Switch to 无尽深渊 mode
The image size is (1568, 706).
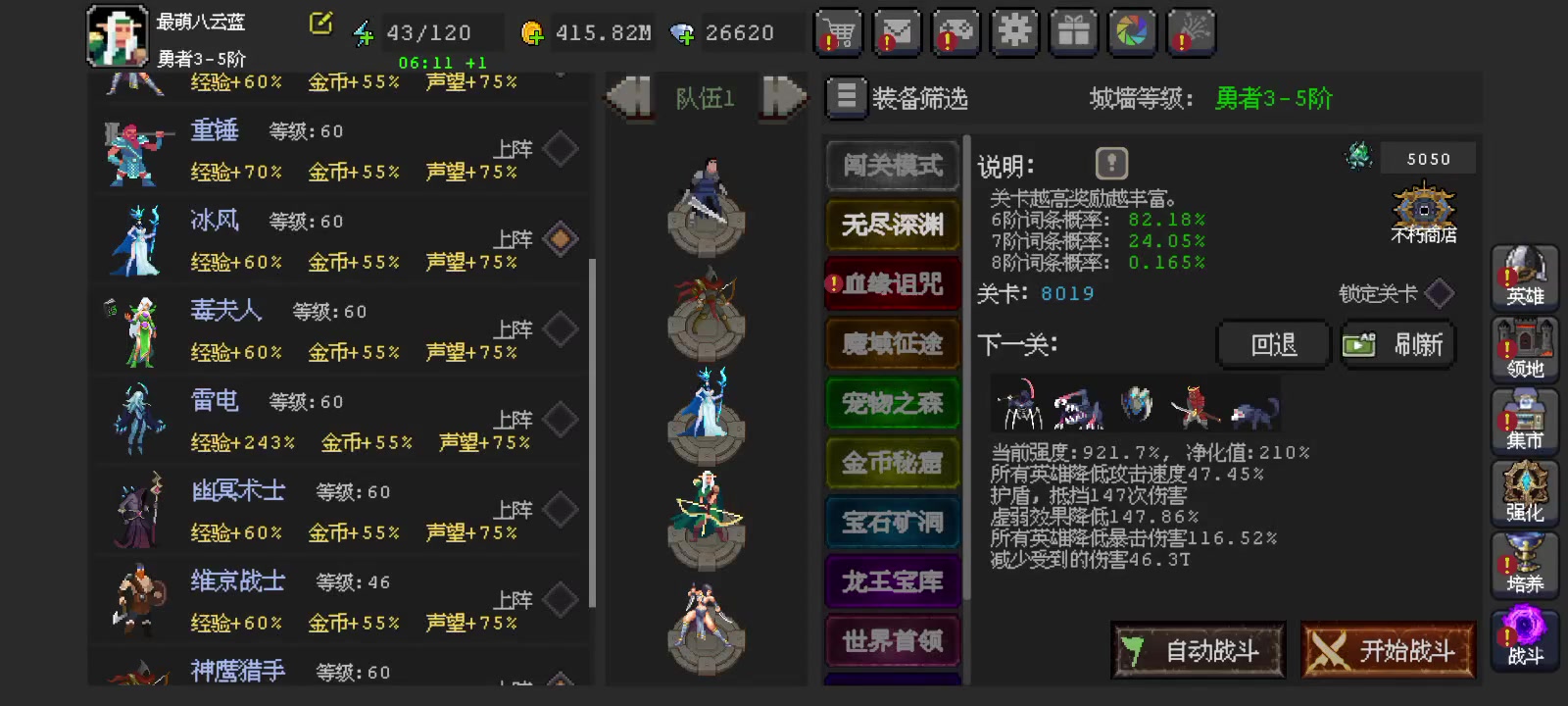pos(891,226)
